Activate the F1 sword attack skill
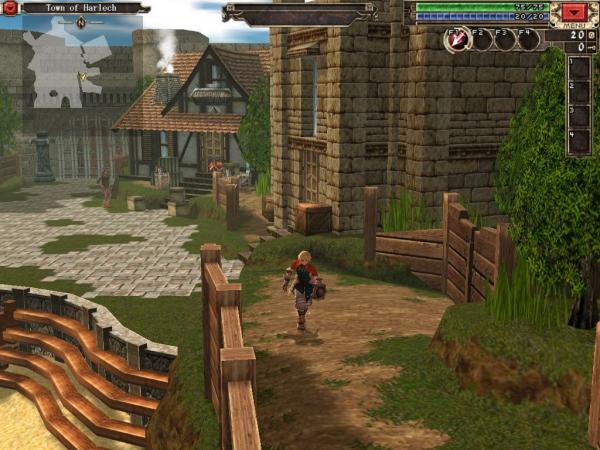 pos(456,40)
